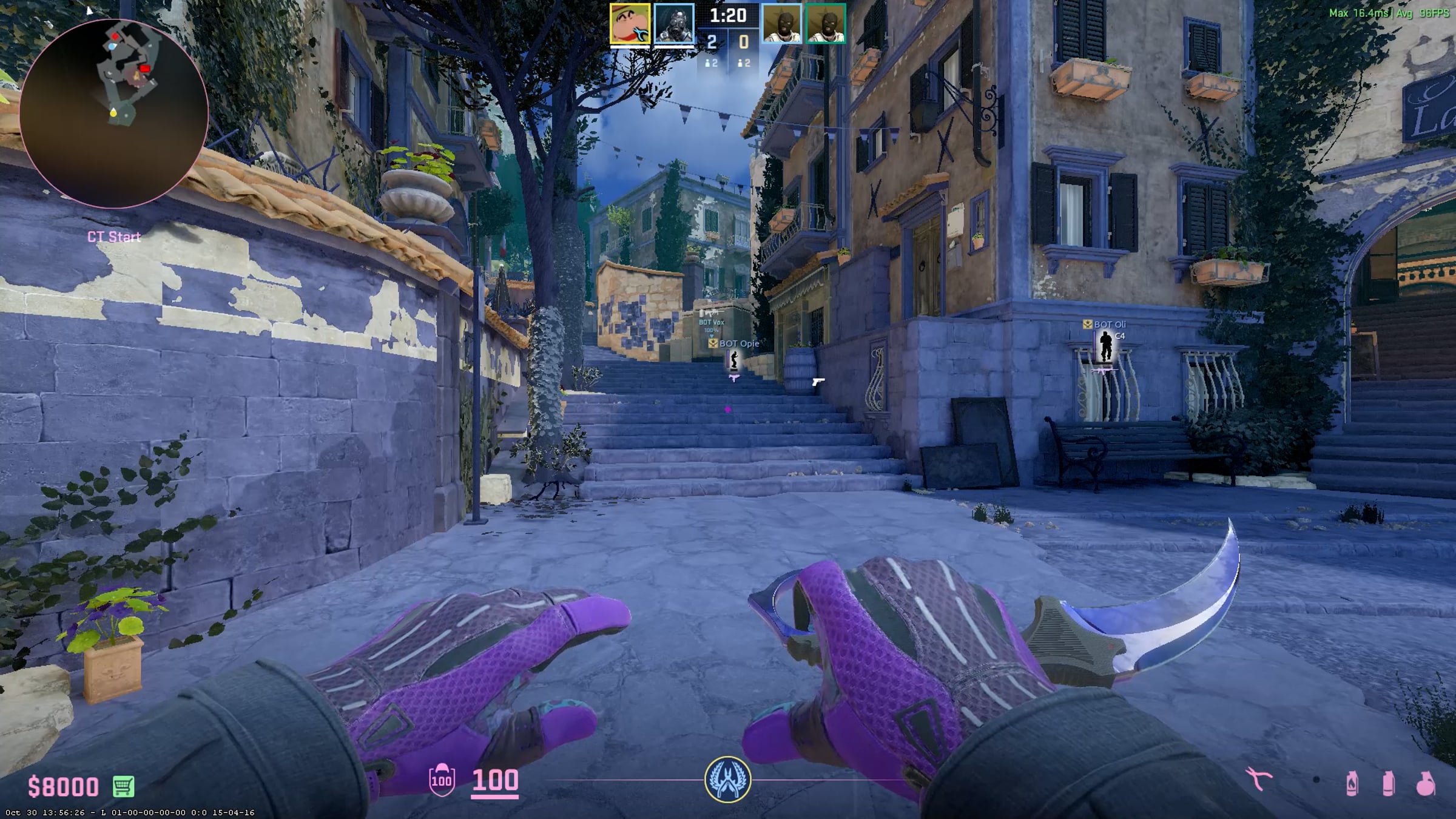The image size is (1456, 819).
Task: Select the cartoon avatar with yellow frame
Action: tap(630, 24)
